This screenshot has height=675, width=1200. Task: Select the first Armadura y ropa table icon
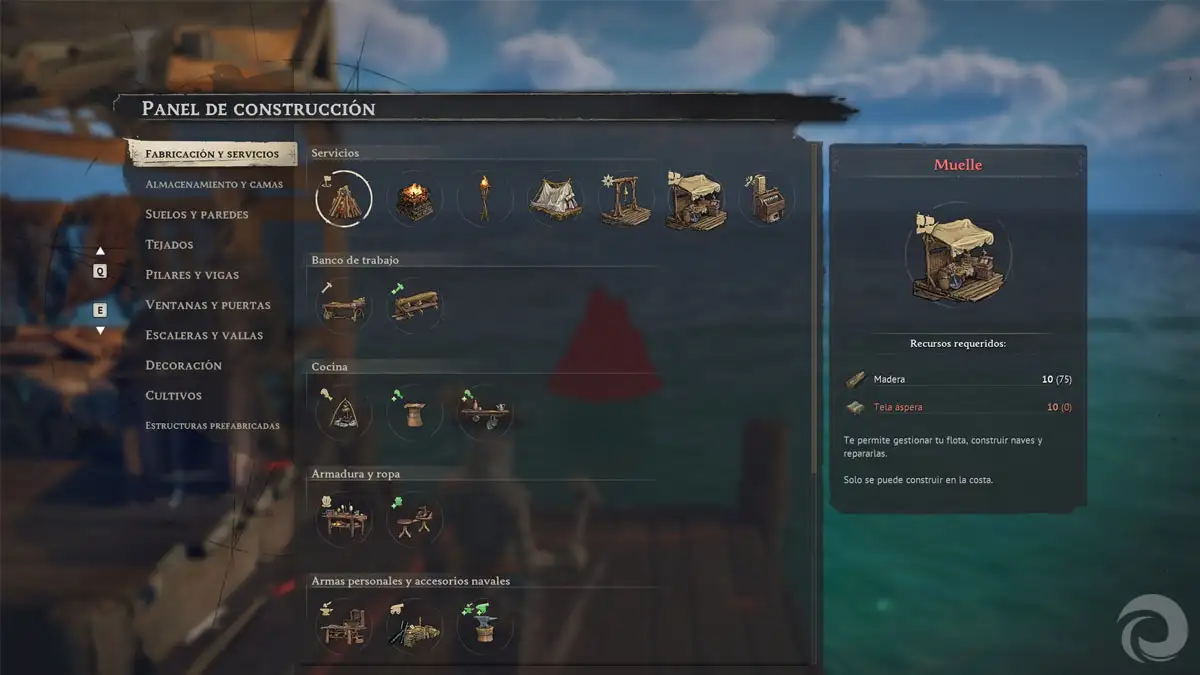point(343,519)
